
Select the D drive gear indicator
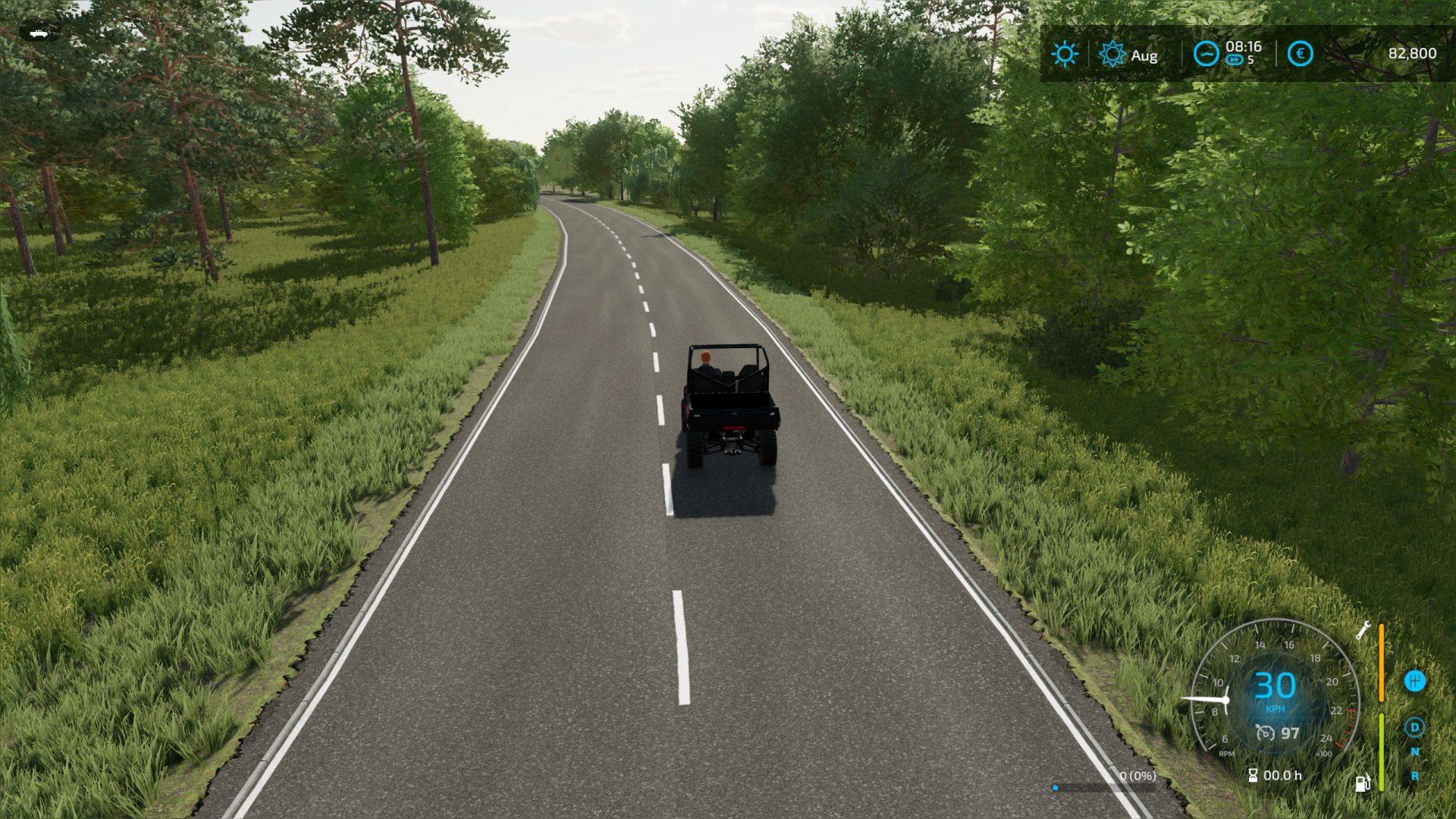coord(1414,728)
